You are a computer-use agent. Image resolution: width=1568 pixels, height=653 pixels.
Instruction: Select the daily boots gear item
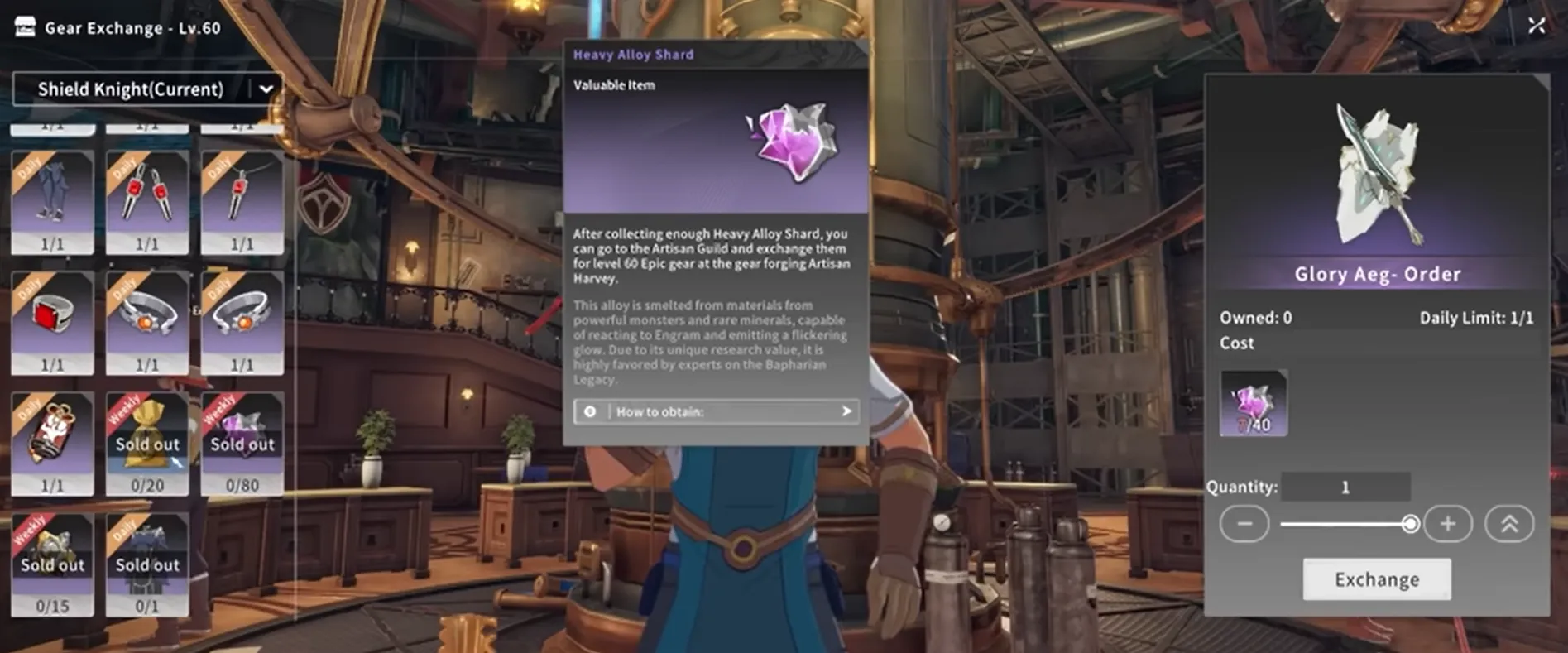52,201
